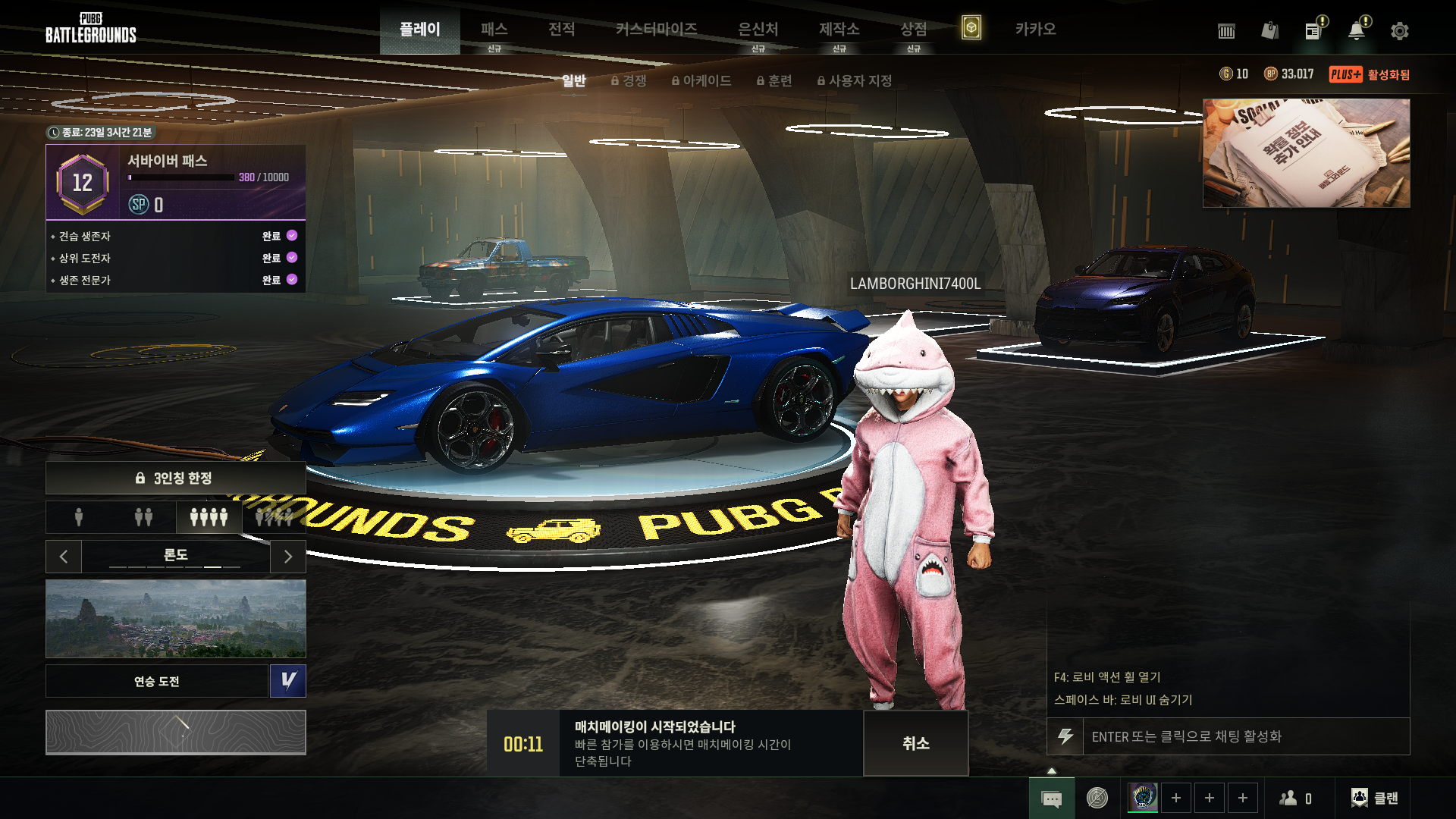
Task: Check notifications via the bell icon
Action: (1356, 31)
